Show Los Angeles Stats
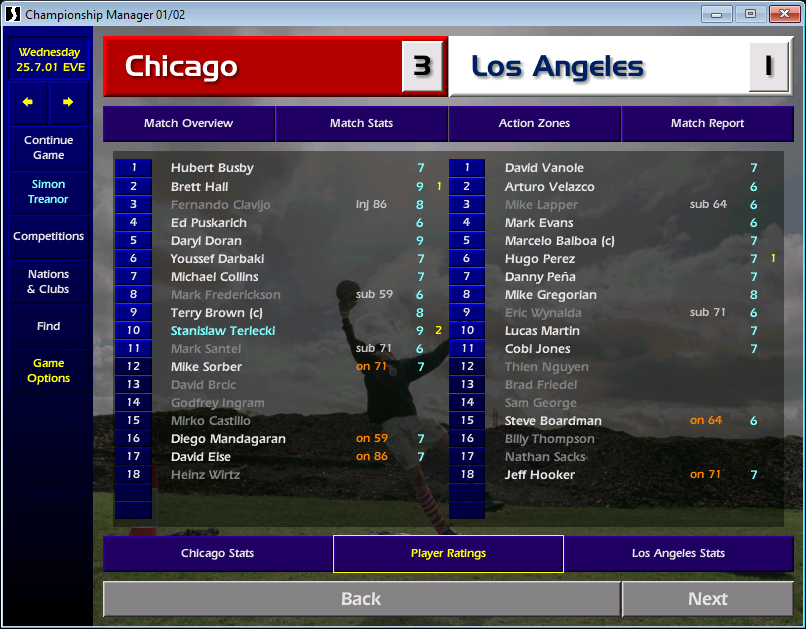 click(678, 553)
